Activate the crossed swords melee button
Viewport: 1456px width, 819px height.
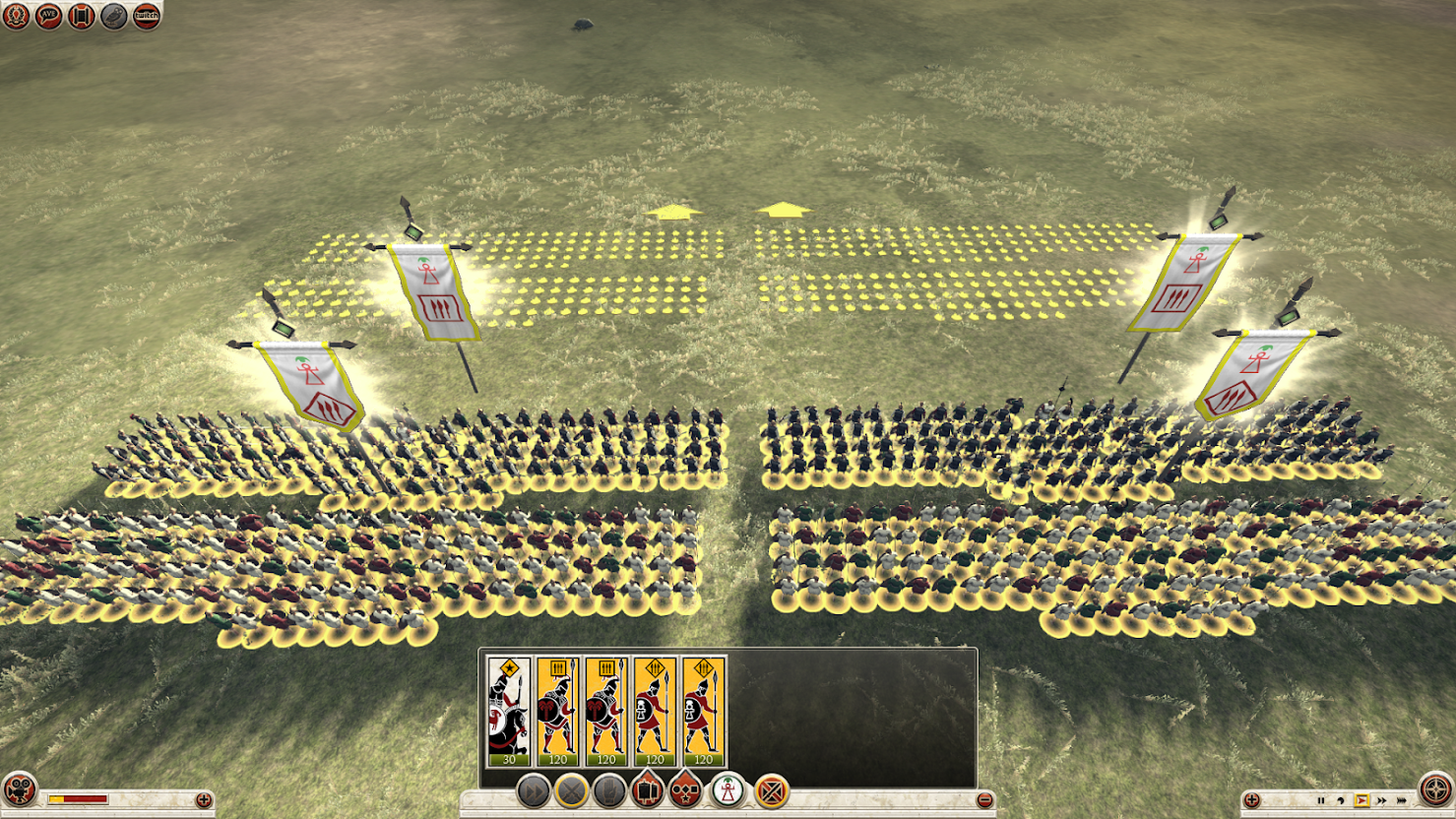pos(571,790)
